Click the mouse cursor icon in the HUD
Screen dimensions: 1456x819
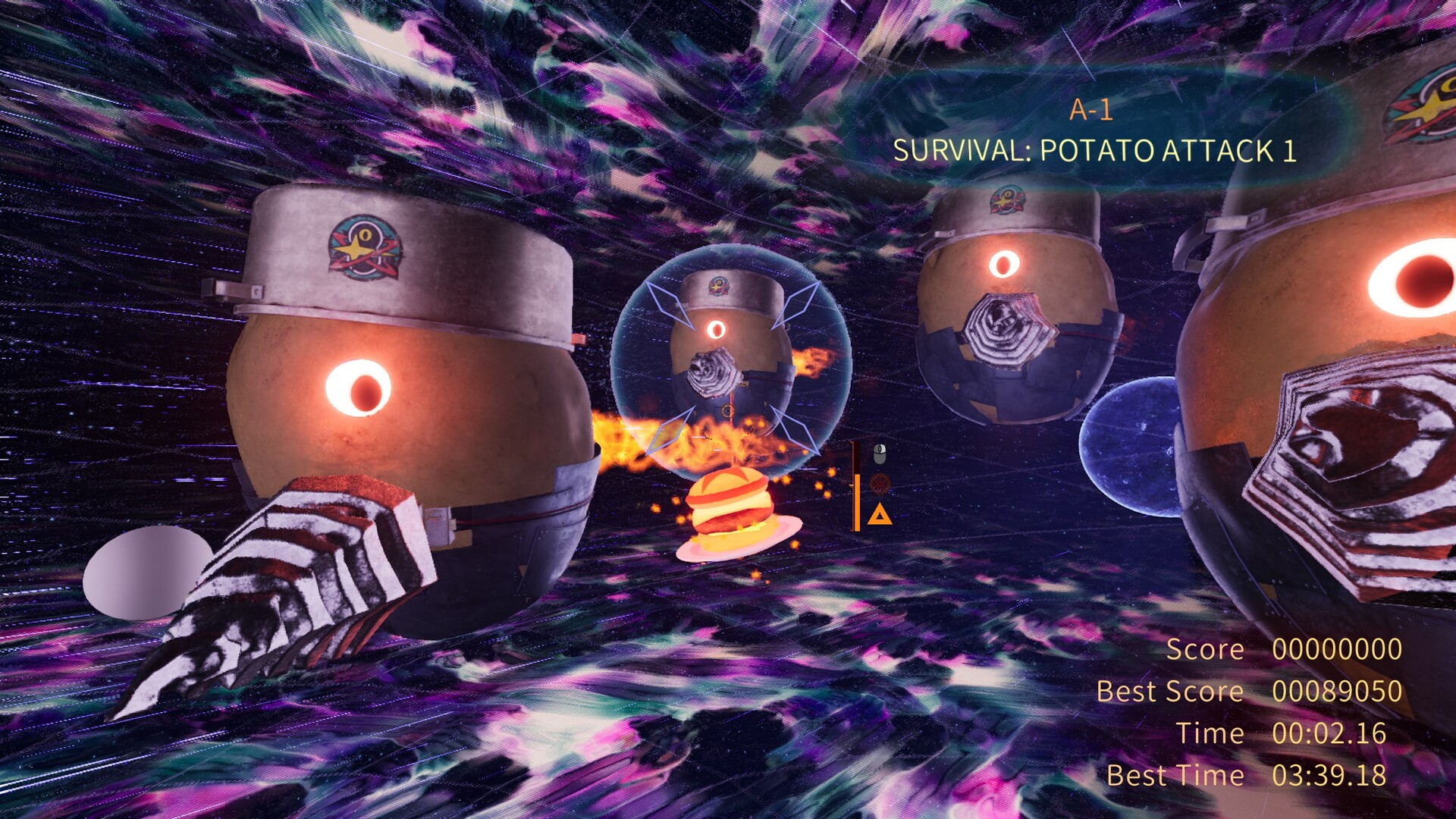[880, 453]
